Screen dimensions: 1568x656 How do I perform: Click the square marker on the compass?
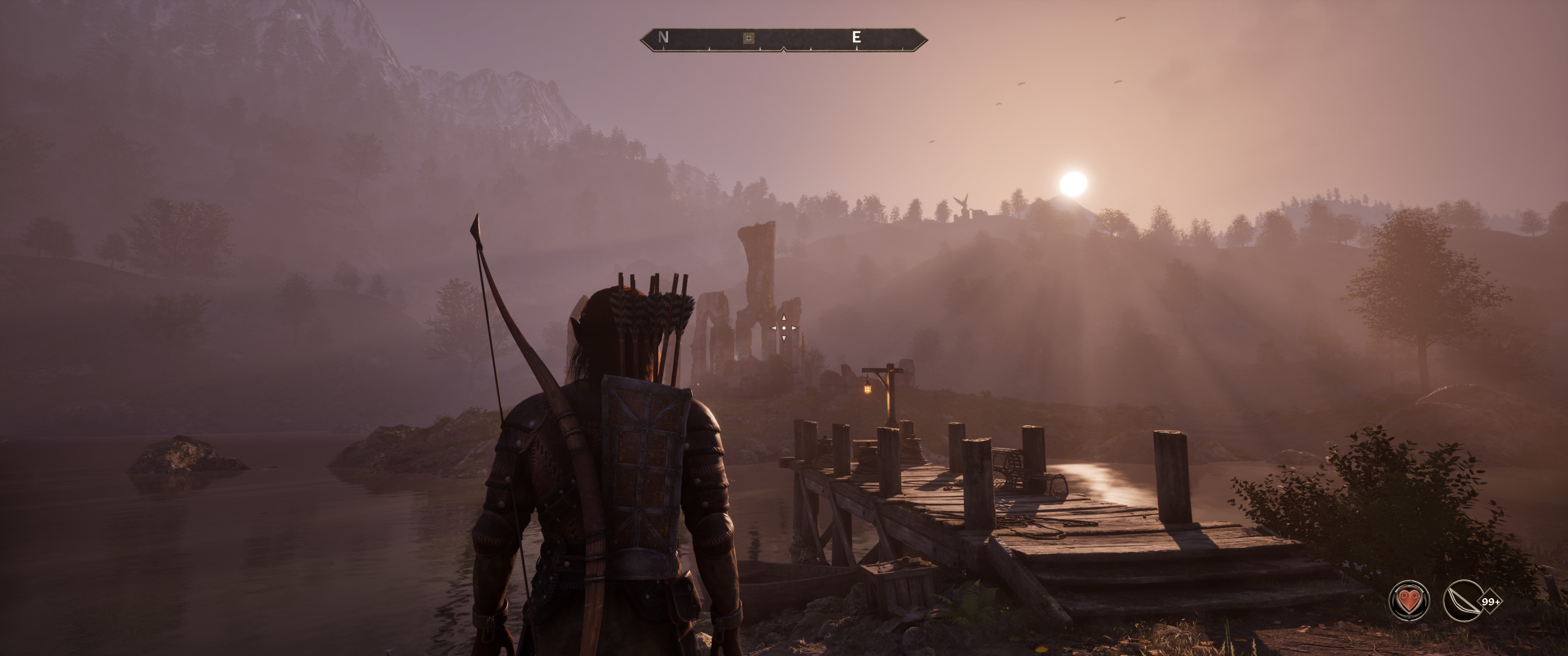point(749,38)
